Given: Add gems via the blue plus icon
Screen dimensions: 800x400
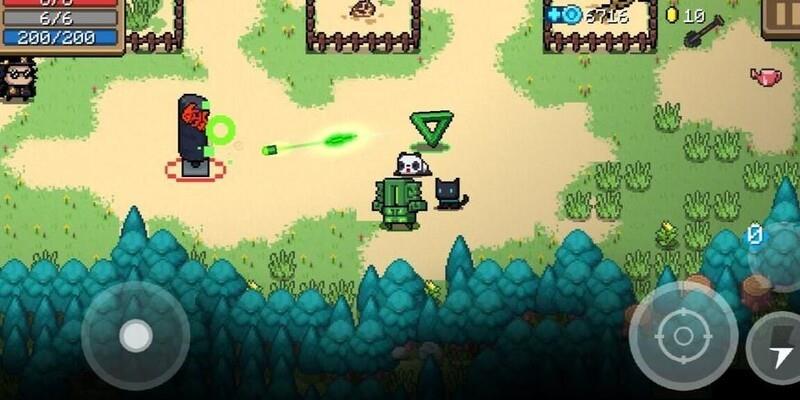Looking at the screenshot, I should pos(553,15).
